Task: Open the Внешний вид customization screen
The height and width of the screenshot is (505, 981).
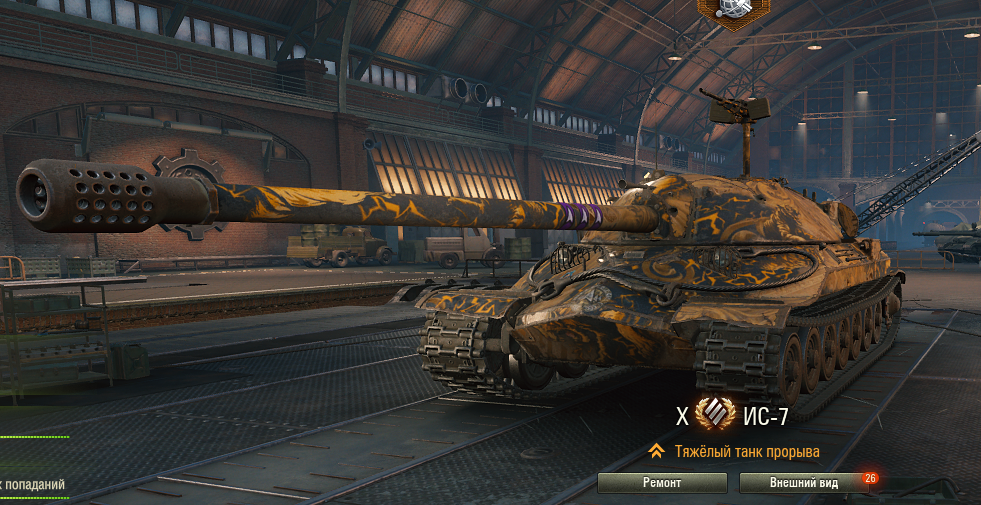Action: (x=803, y=483)
